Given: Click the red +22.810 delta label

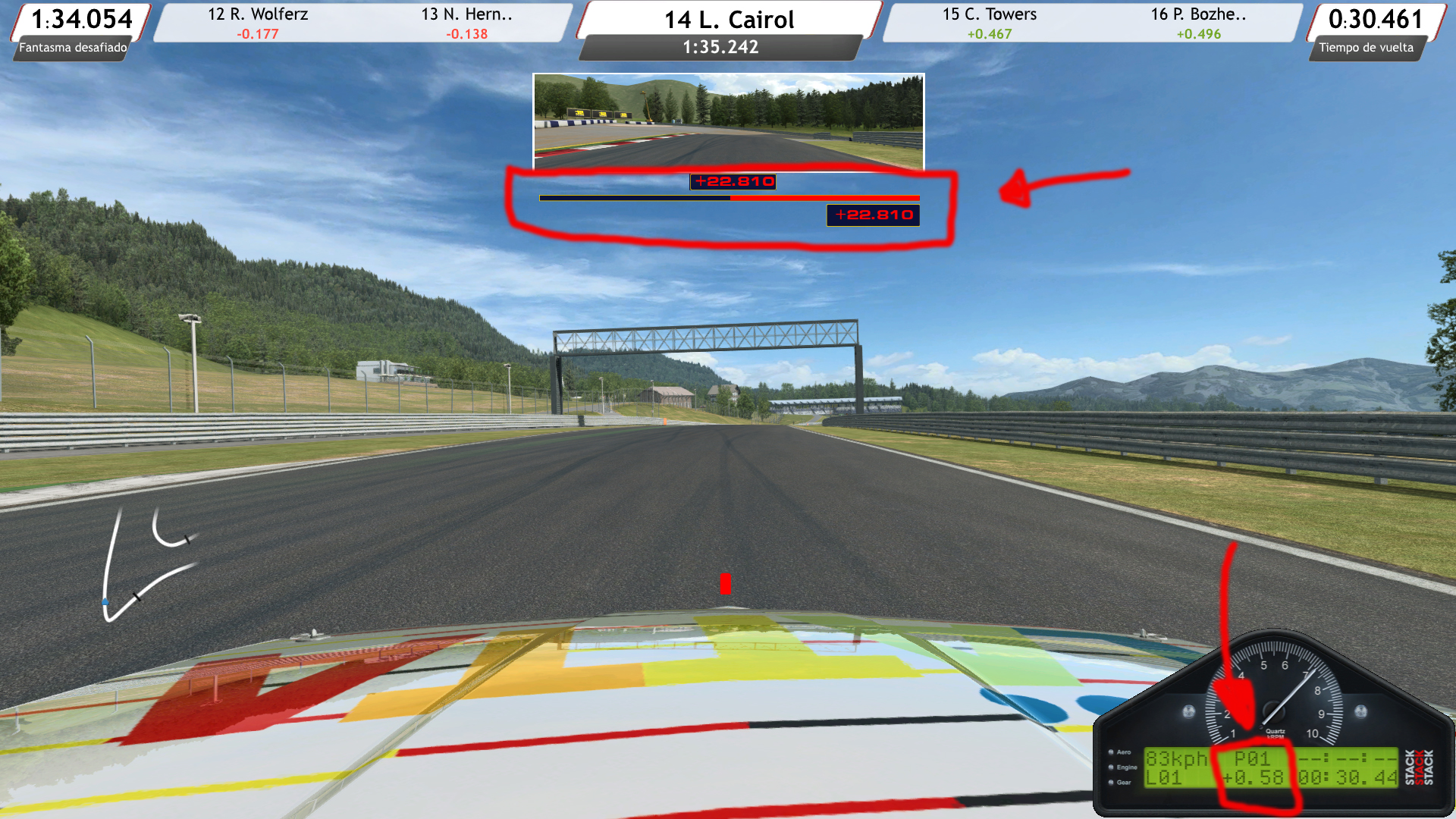Looking at the screenshot, I should (733, 182).
